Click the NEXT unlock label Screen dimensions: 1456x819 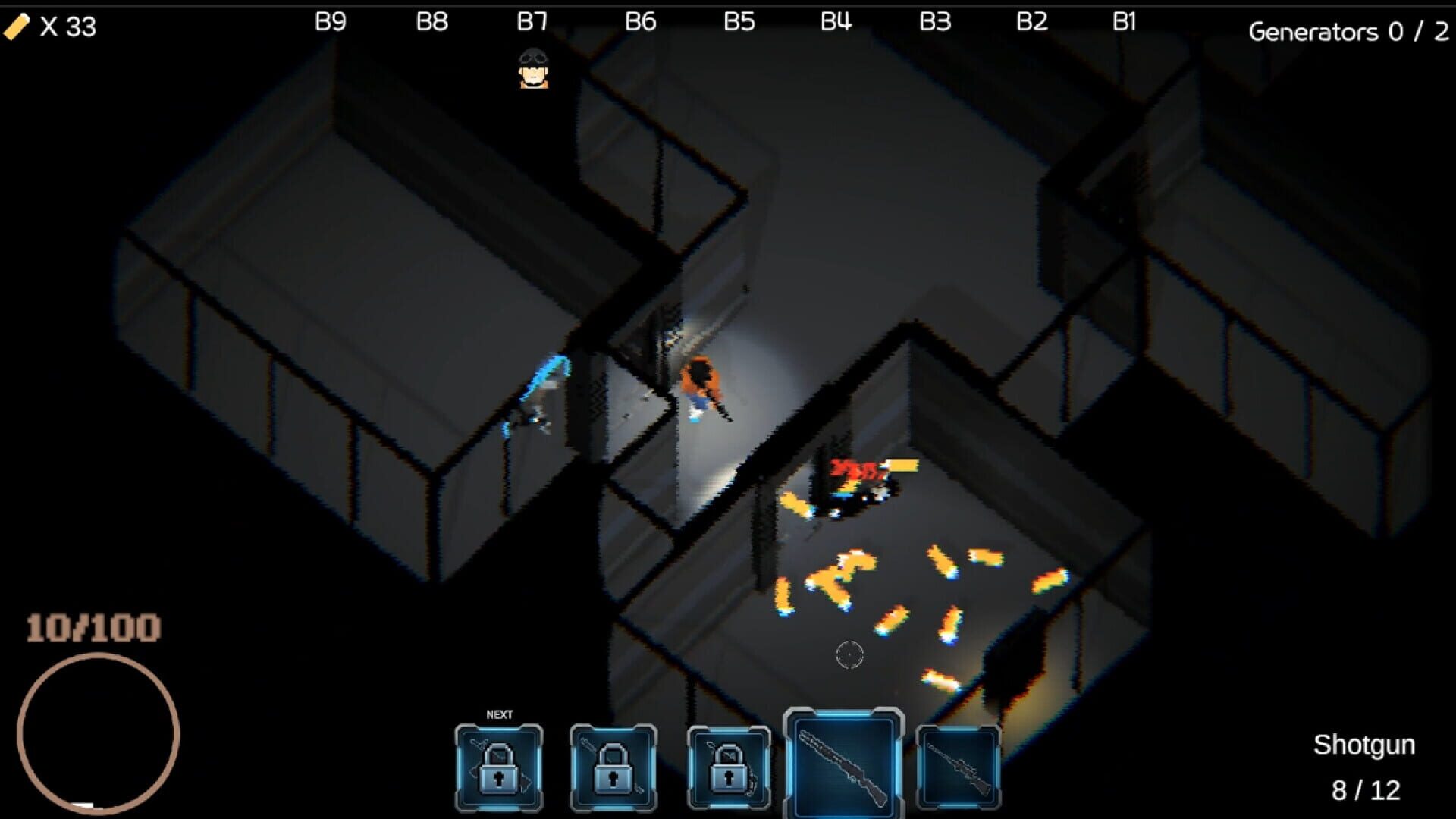coord(498,714)
